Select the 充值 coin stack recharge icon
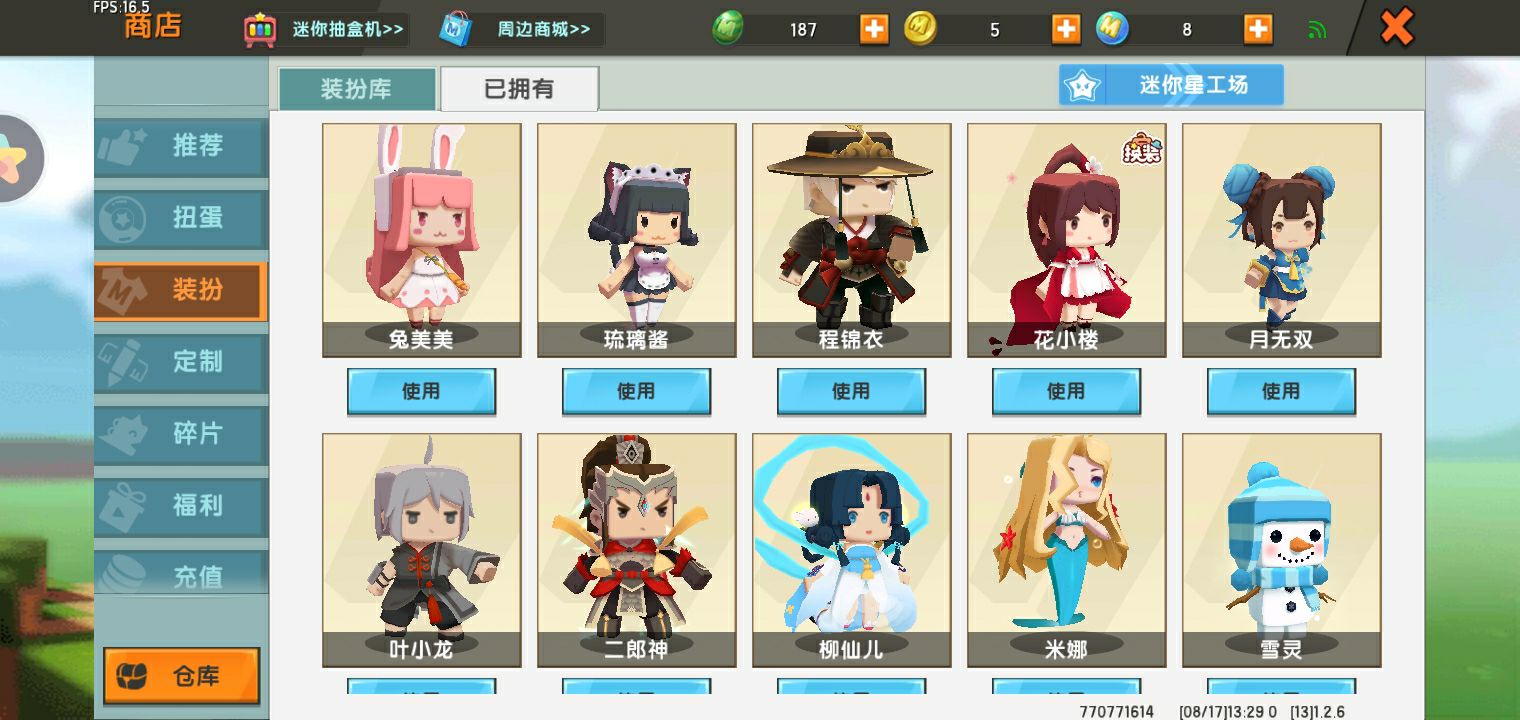1520x720 pixels. pyautogui.click(x=125, y=572)
